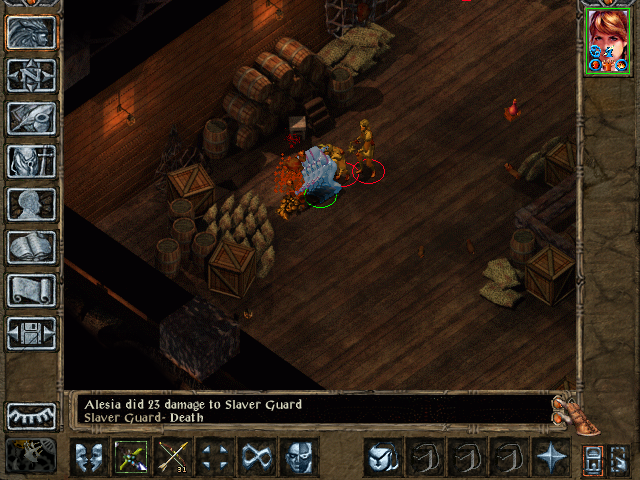Rest the party with the closed eye button
The width and height of the screenshot is (640, 480).
tap(31, 415)
